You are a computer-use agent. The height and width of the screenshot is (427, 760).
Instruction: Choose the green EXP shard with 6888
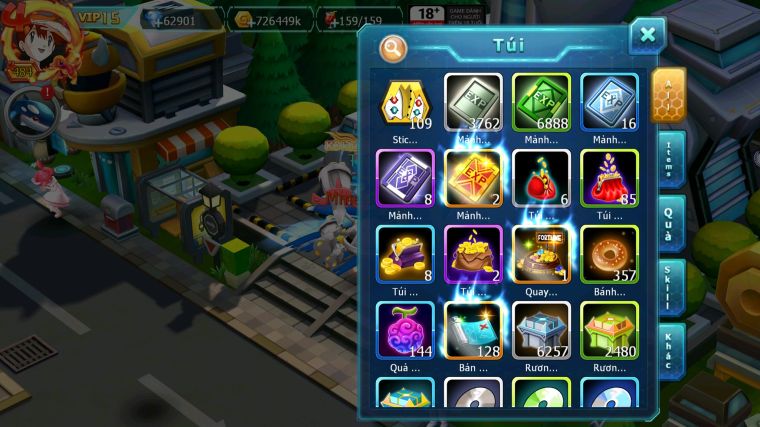(x=541, y=102)
